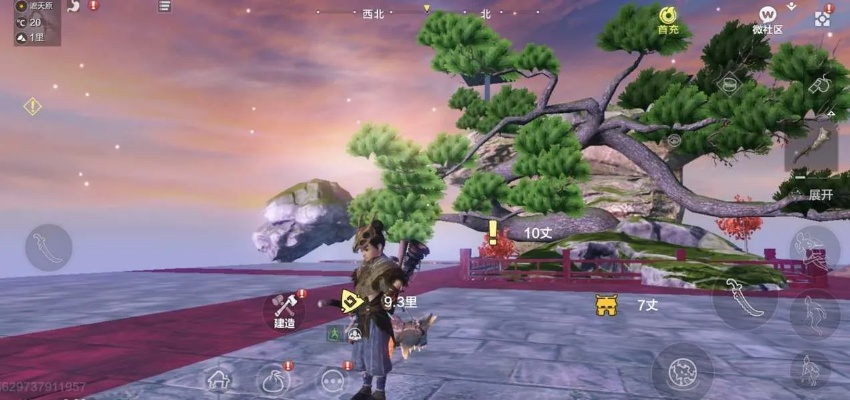Tap the 首充 first-recharge icon
Screen dimensions: 850x400
point(668,19)
